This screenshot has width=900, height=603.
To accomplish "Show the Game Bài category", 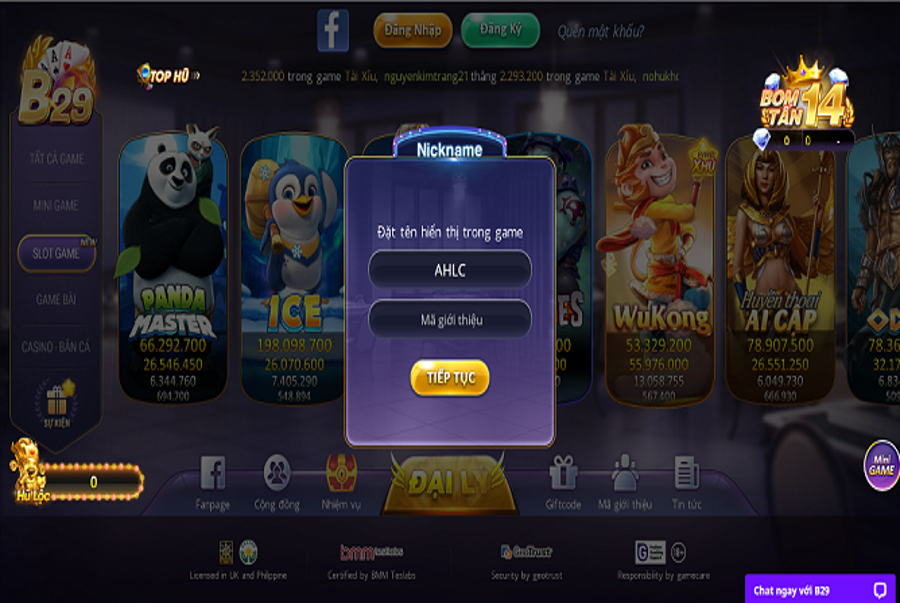I will 58,299.
